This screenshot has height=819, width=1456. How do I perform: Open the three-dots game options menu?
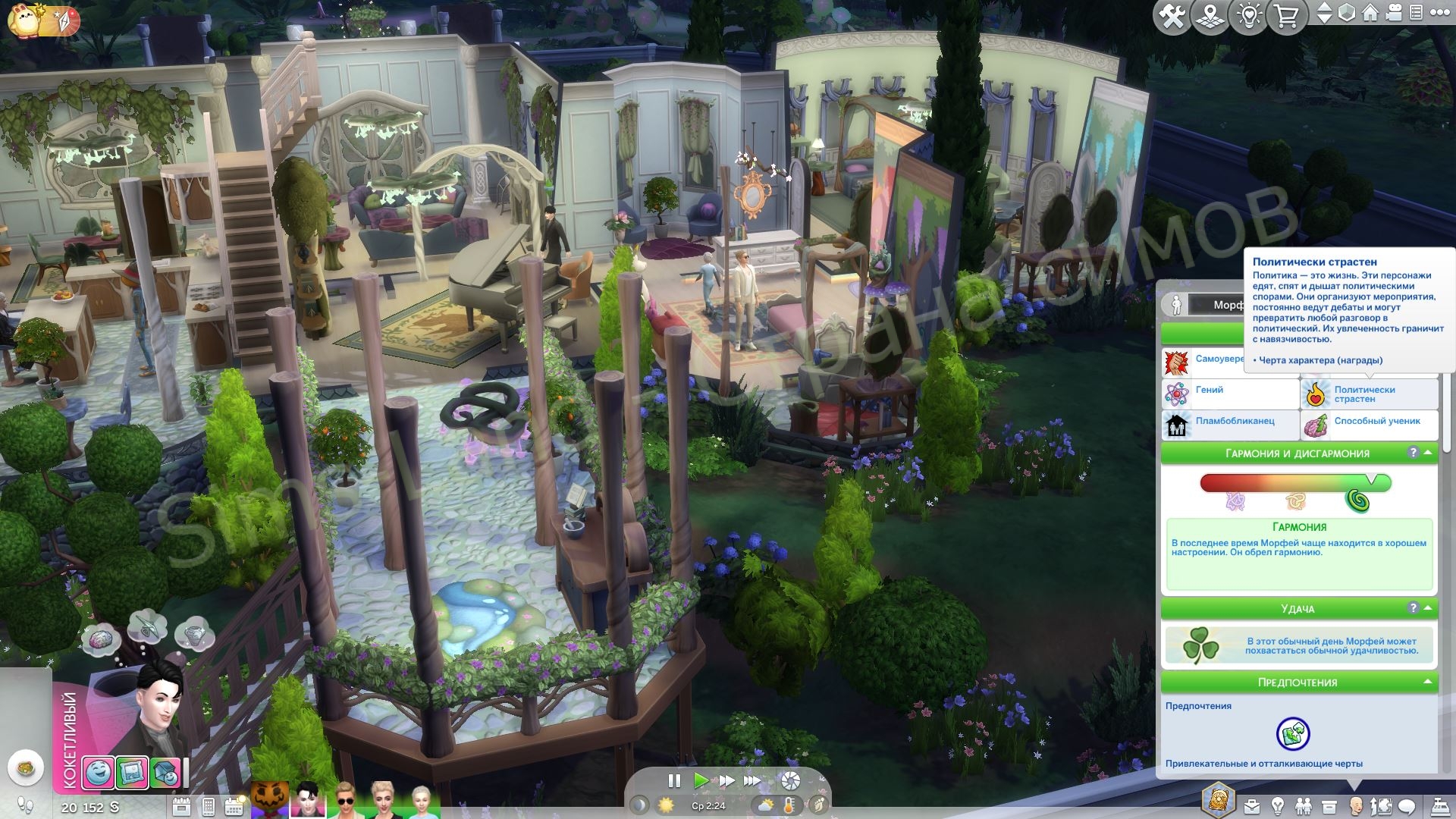tap(1439, 13)
